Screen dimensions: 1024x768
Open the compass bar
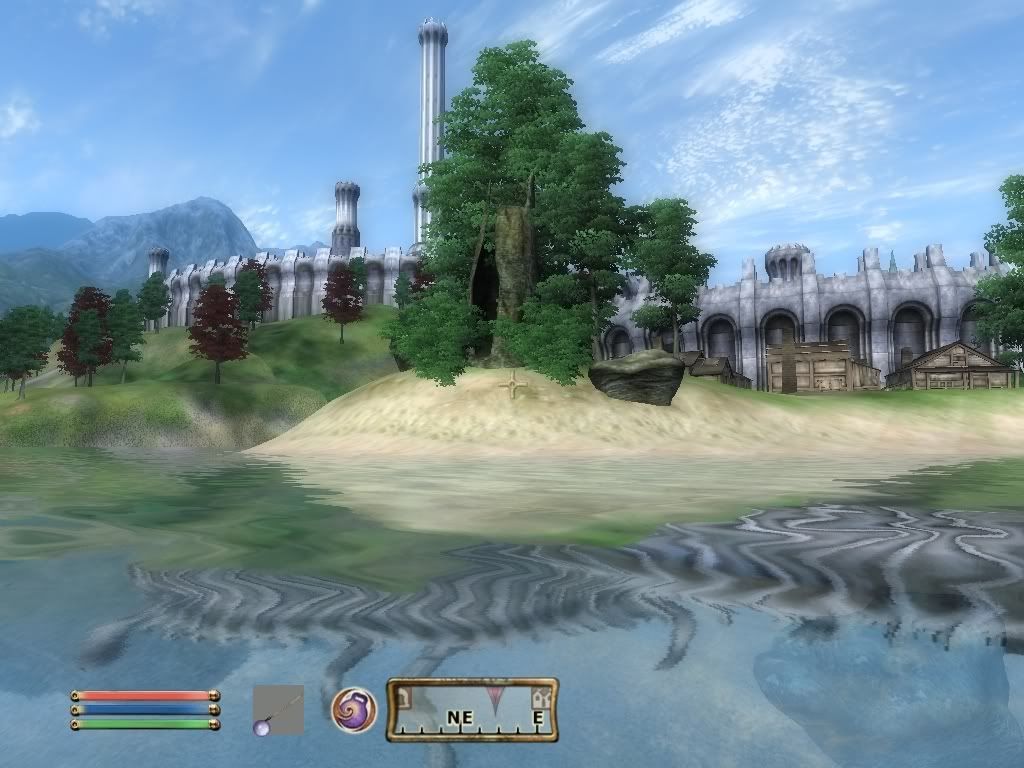pyautogui.click(x=472, y=710)
